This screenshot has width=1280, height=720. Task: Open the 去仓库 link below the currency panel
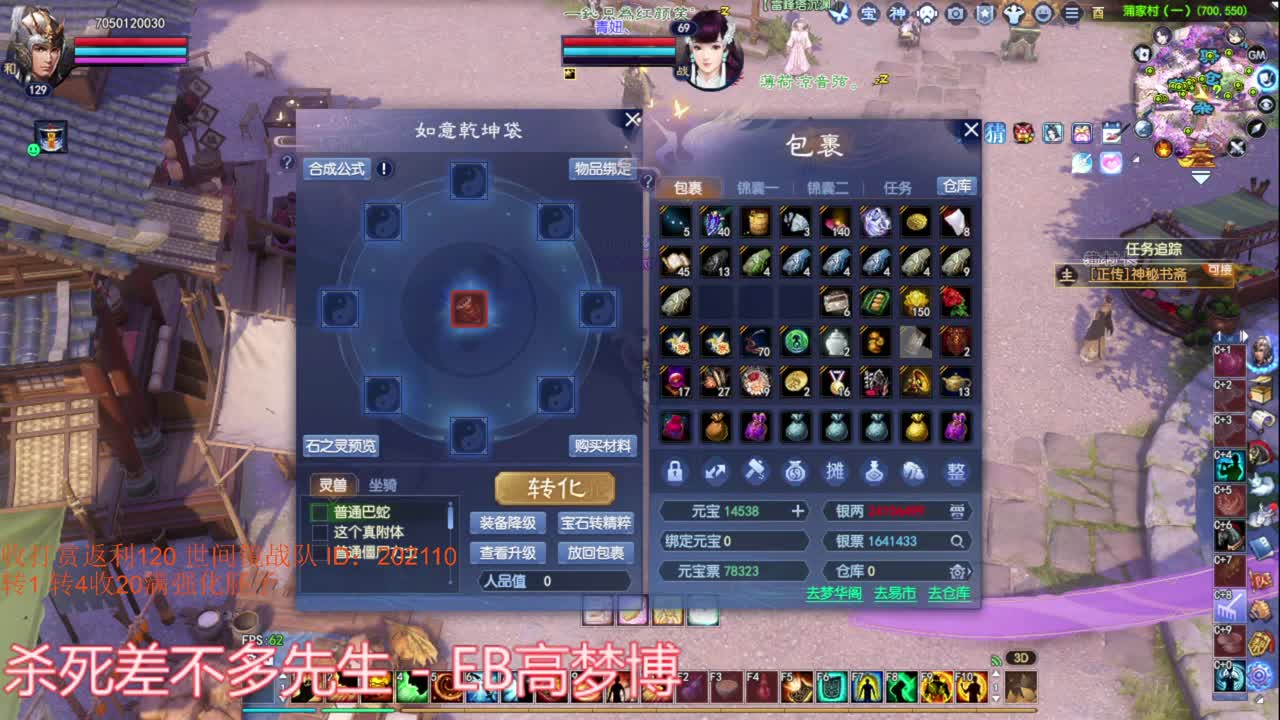(949, 594)
